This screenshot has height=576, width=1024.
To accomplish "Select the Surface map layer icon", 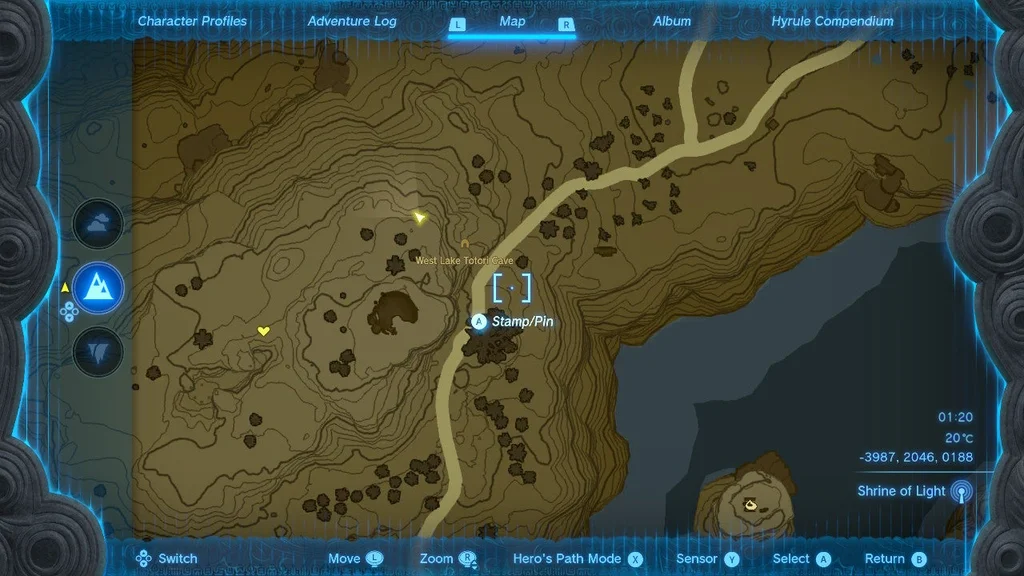I will pyautogui.click(x=98, y=289).
